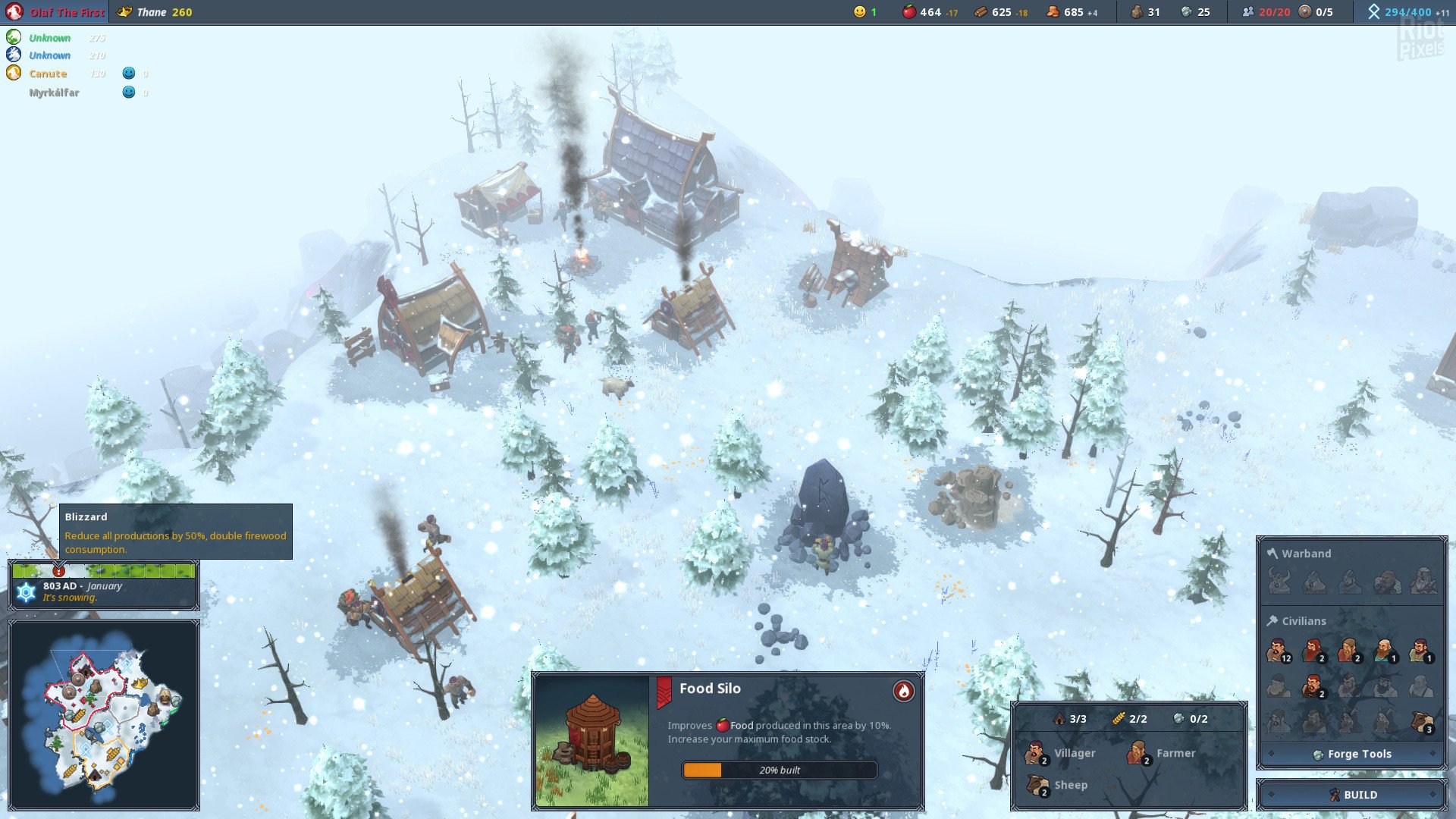This screenshot has height=819, width=1456.
Task: Click the green Unknown player entry
Action: tap(49, 38)
